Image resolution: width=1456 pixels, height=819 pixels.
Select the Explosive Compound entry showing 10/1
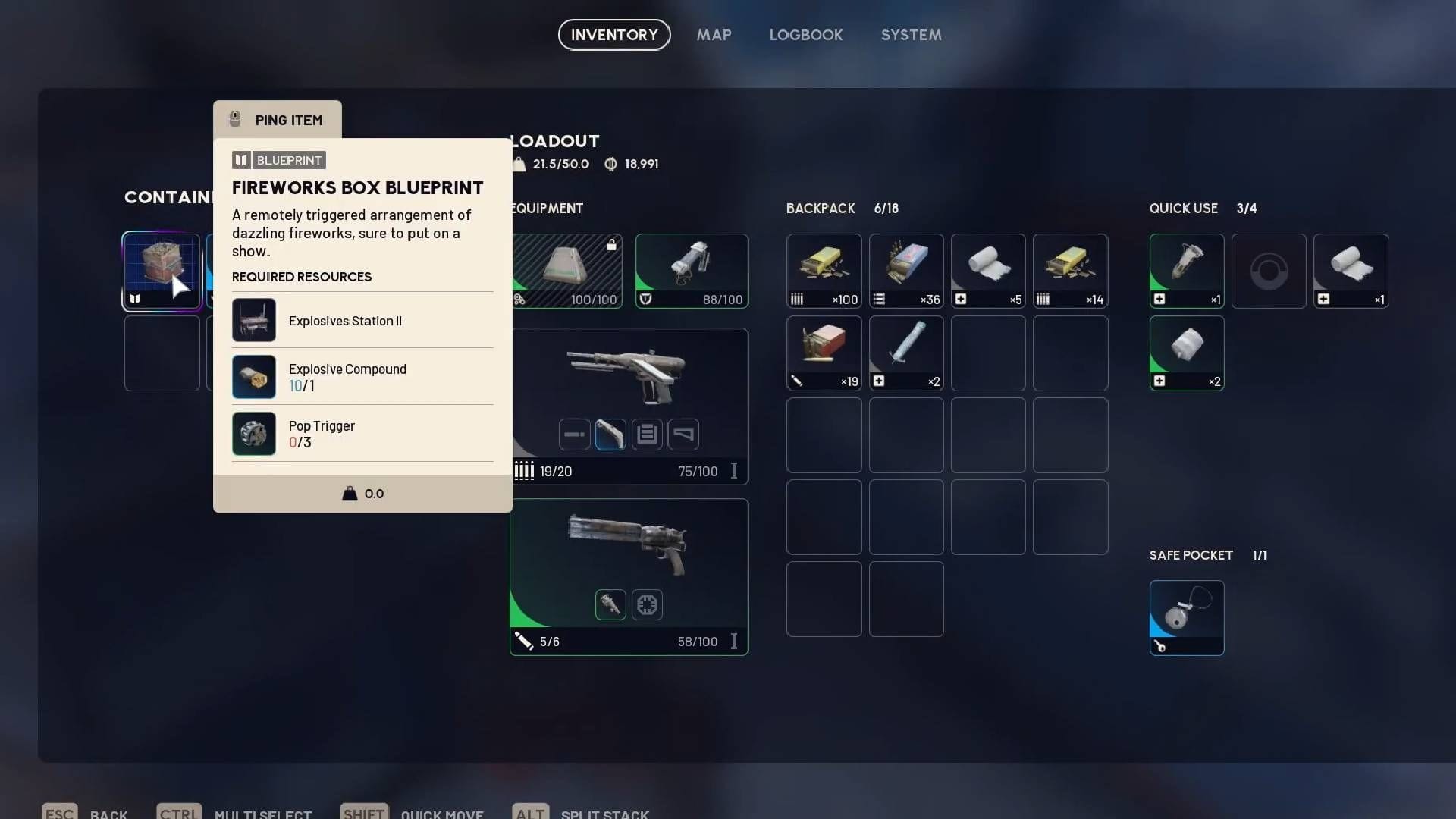tap(347, 377)
